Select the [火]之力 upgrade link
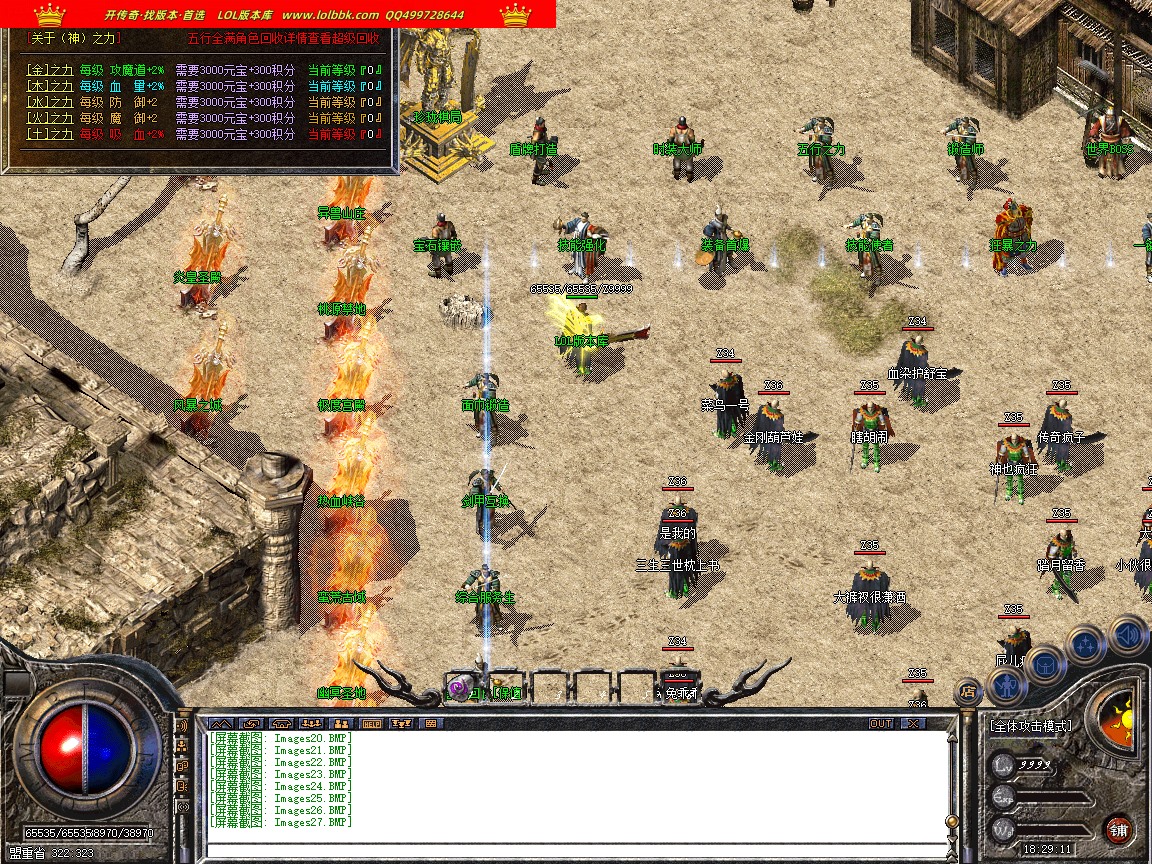The height and width of the screenshot is (864, 1152). pos(49,118)
